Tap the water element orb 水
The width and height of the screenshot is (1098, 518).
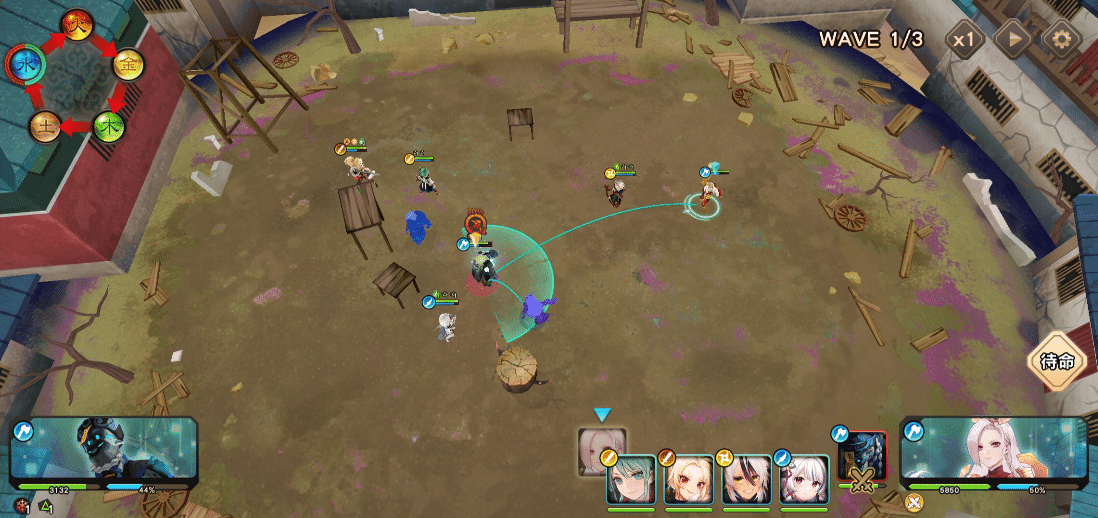click(x=23, y=66)
